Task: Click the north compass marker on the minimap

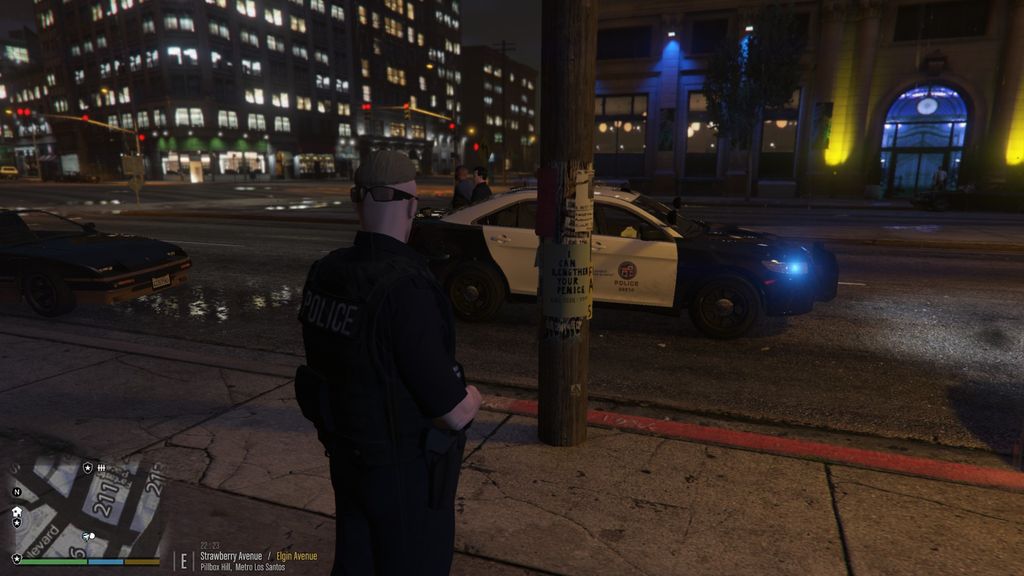Action: (x=16, y=492)
